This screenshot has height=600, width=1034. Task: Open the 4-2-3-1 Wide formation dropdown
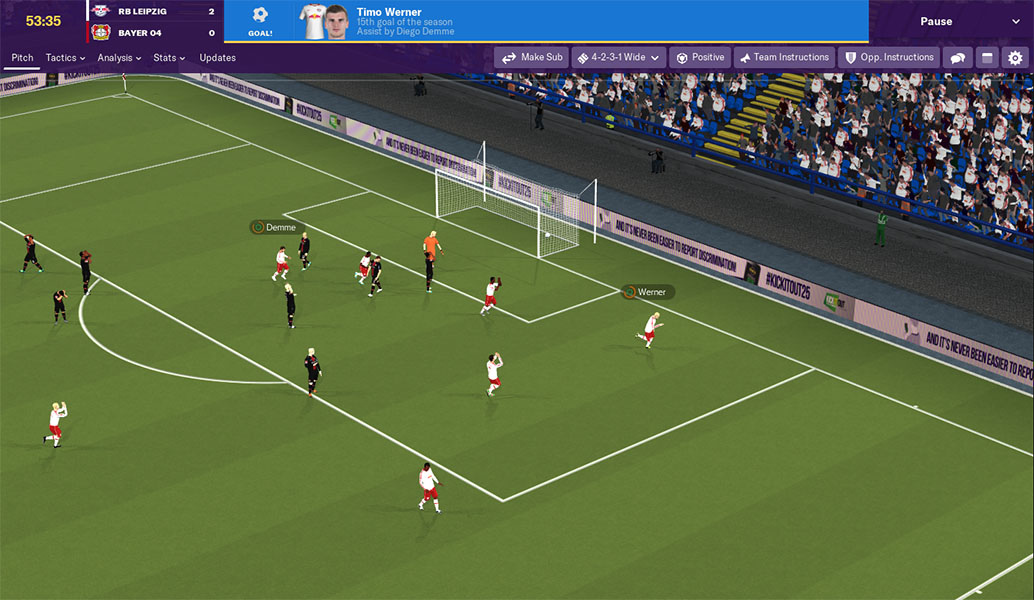tap(617, 58)
